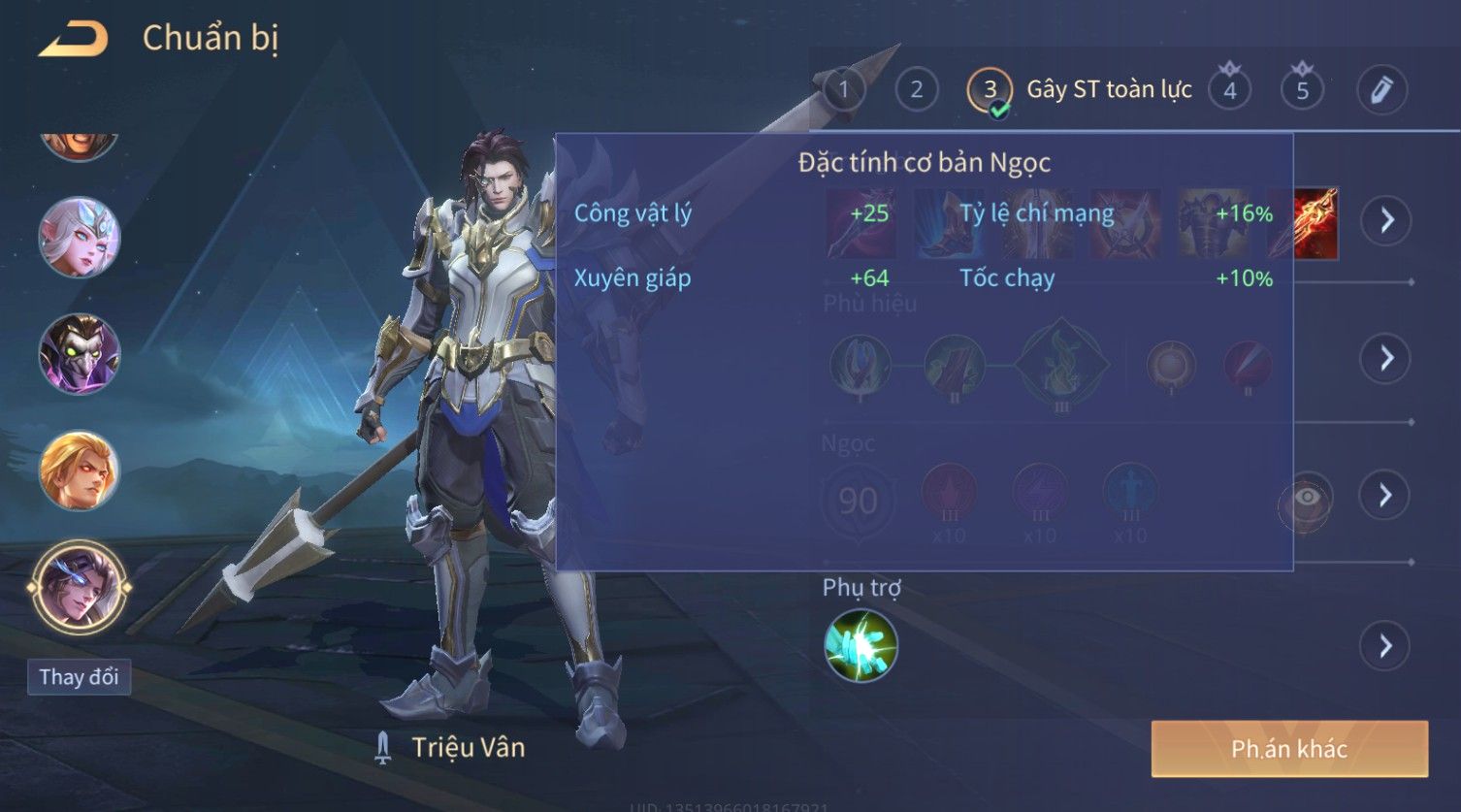Click the Ph.án khác button
This screenshot has height=812, width=1461.
1289,748
